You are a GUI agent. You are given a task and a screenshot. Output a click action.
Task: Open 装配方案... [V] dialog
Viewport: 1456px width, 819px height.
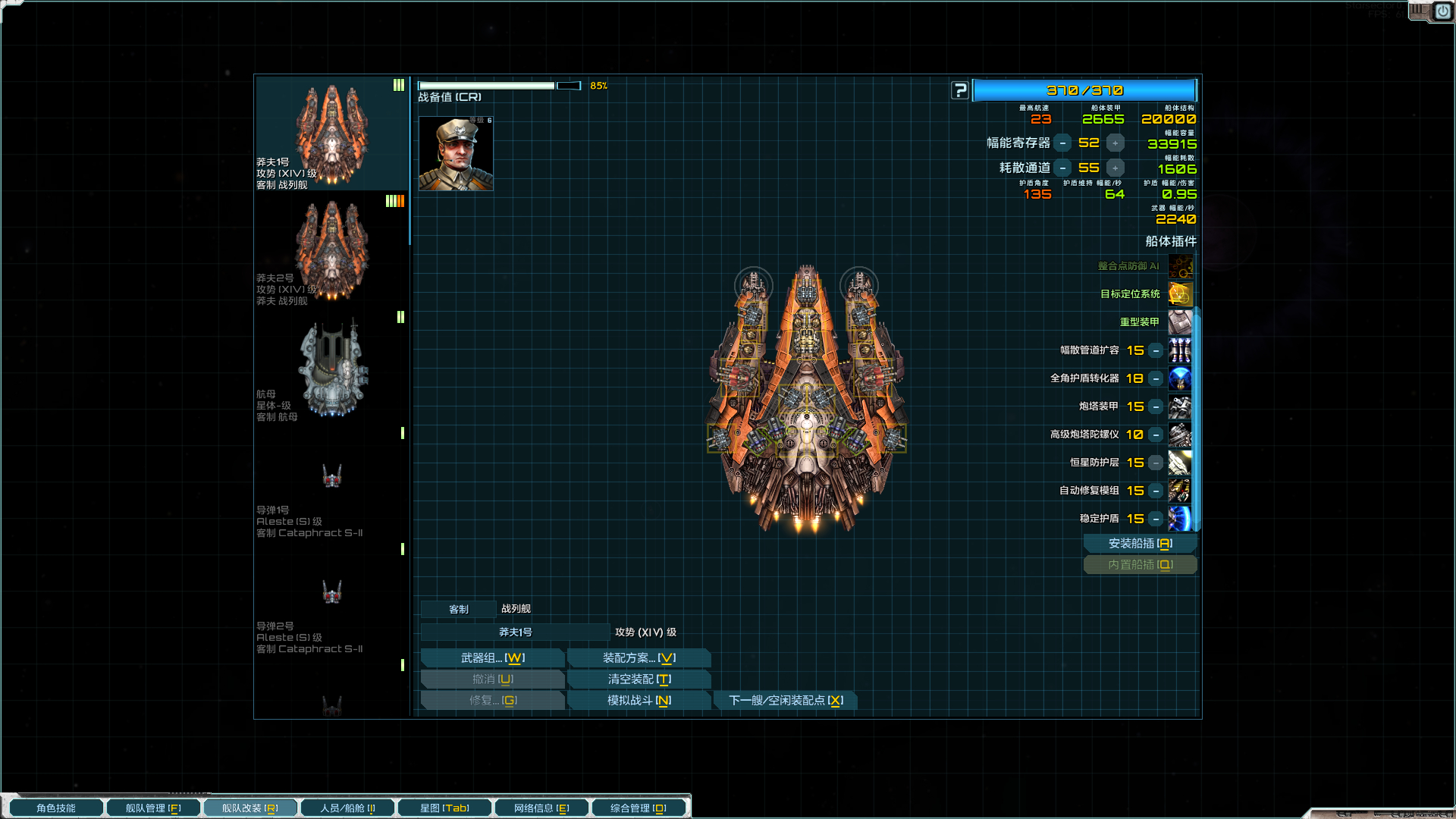(639, 657)
